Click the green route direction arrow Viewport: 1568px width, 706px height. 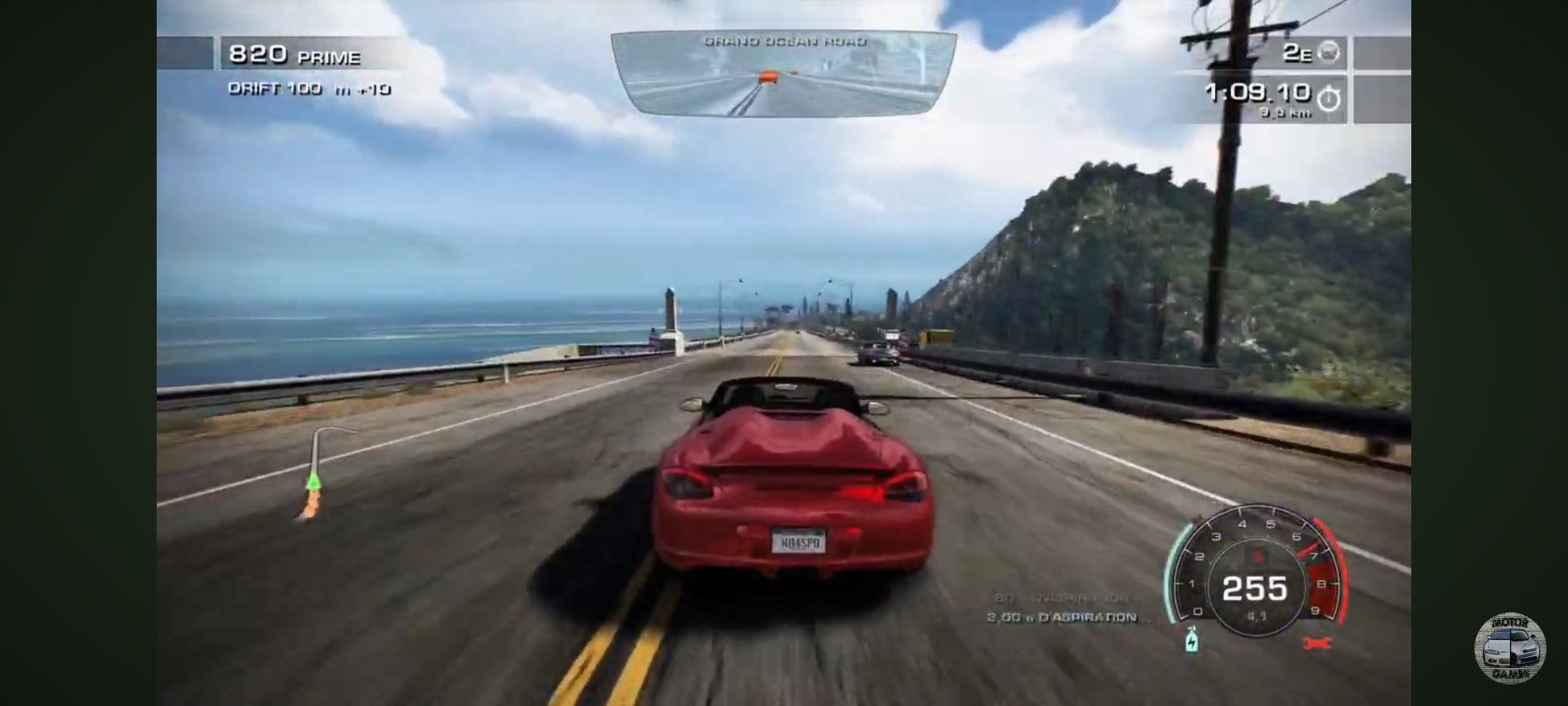pos(313,481)
